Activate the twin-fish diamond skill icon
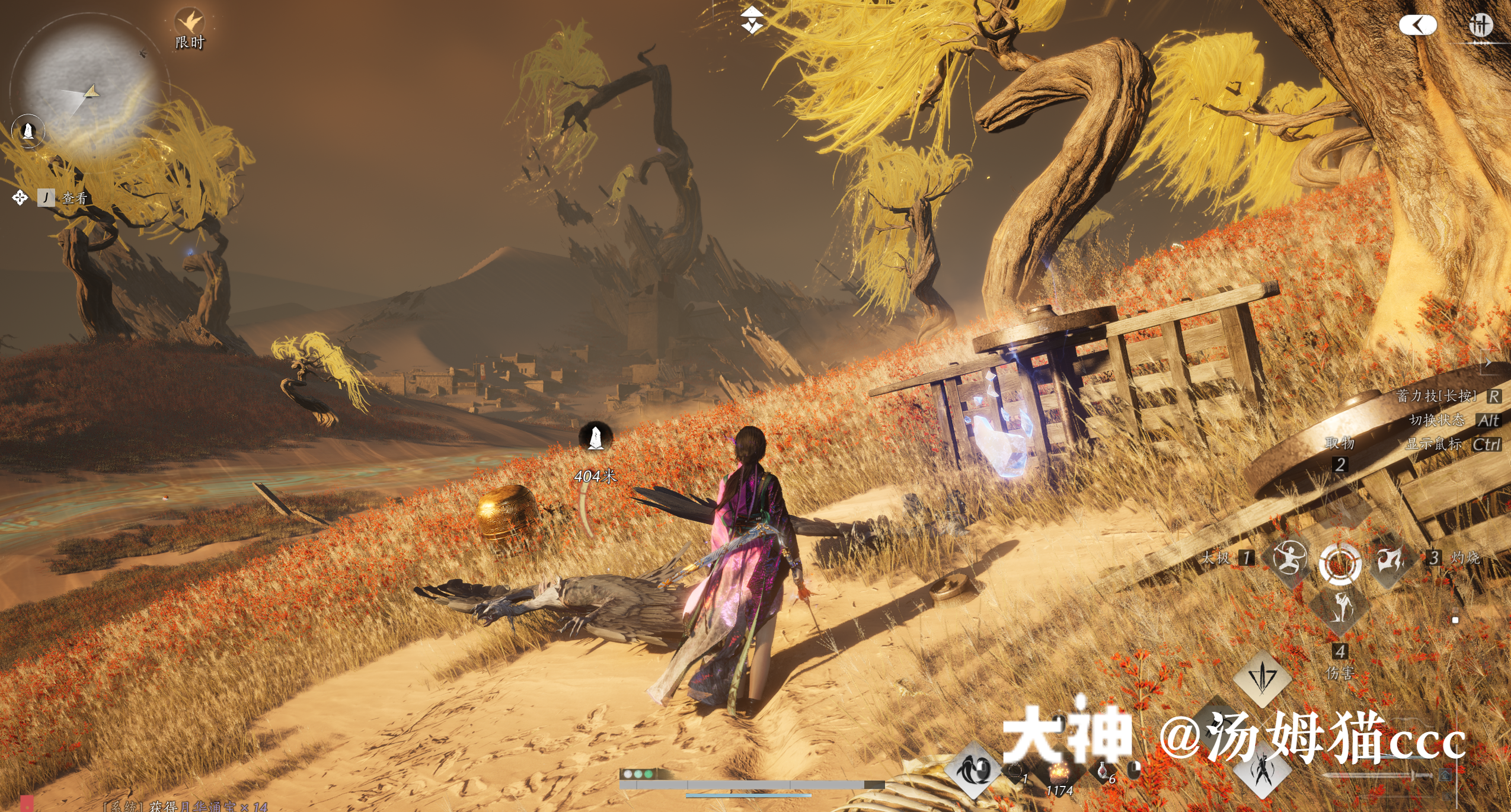Viewport: 1511px width, 812px height. pyautogui.click(x=974, y=770)
